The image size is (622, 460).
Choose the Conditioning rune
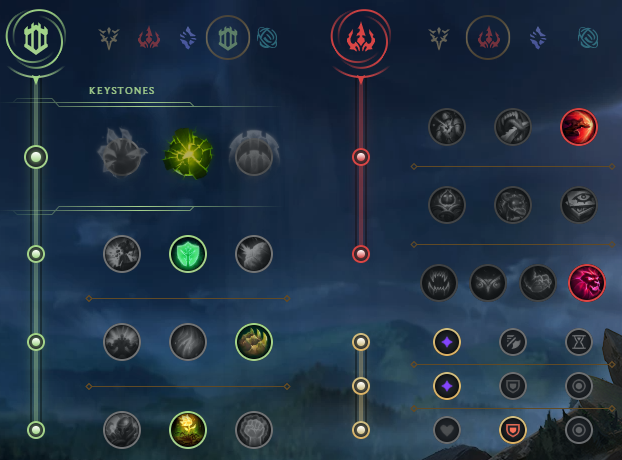tap(122, 342)
